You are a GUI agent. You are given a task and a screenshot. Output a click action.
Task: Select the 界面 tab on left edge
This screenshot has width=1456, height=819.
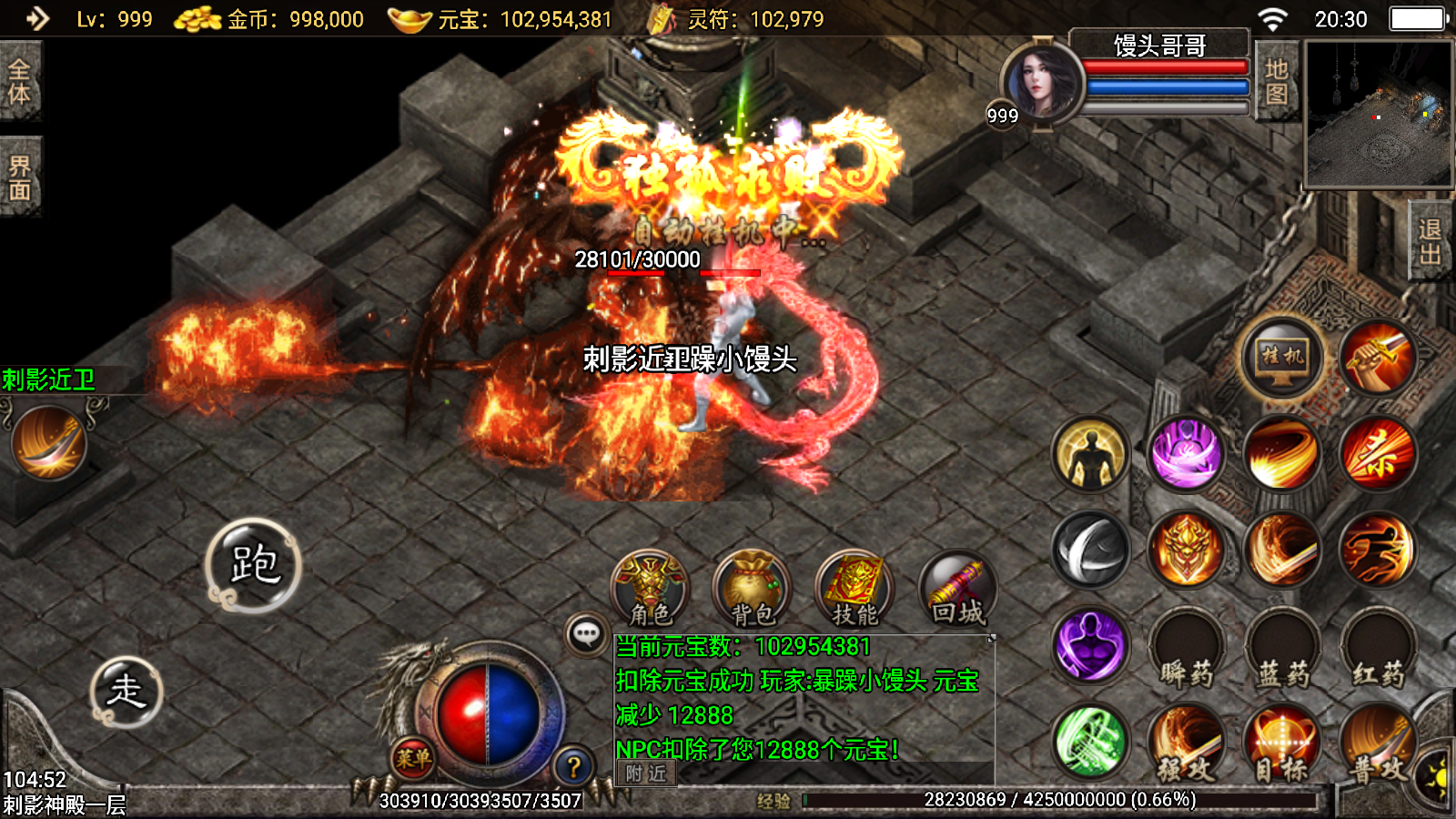point(20,177)
